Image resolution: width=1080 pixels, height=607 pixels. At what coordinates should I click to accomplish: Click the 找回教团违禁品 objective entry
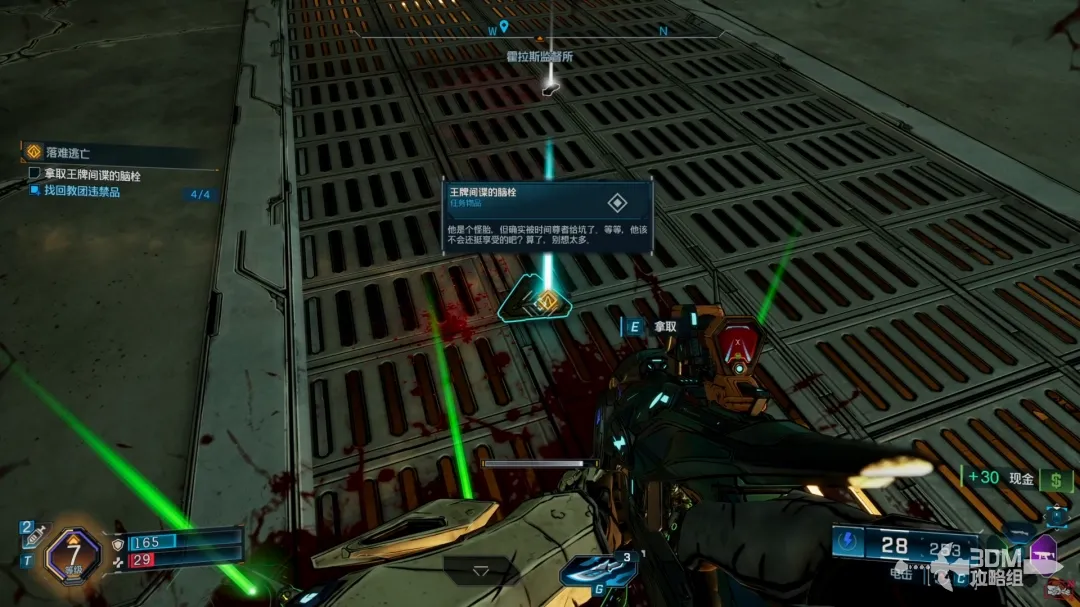82,191
